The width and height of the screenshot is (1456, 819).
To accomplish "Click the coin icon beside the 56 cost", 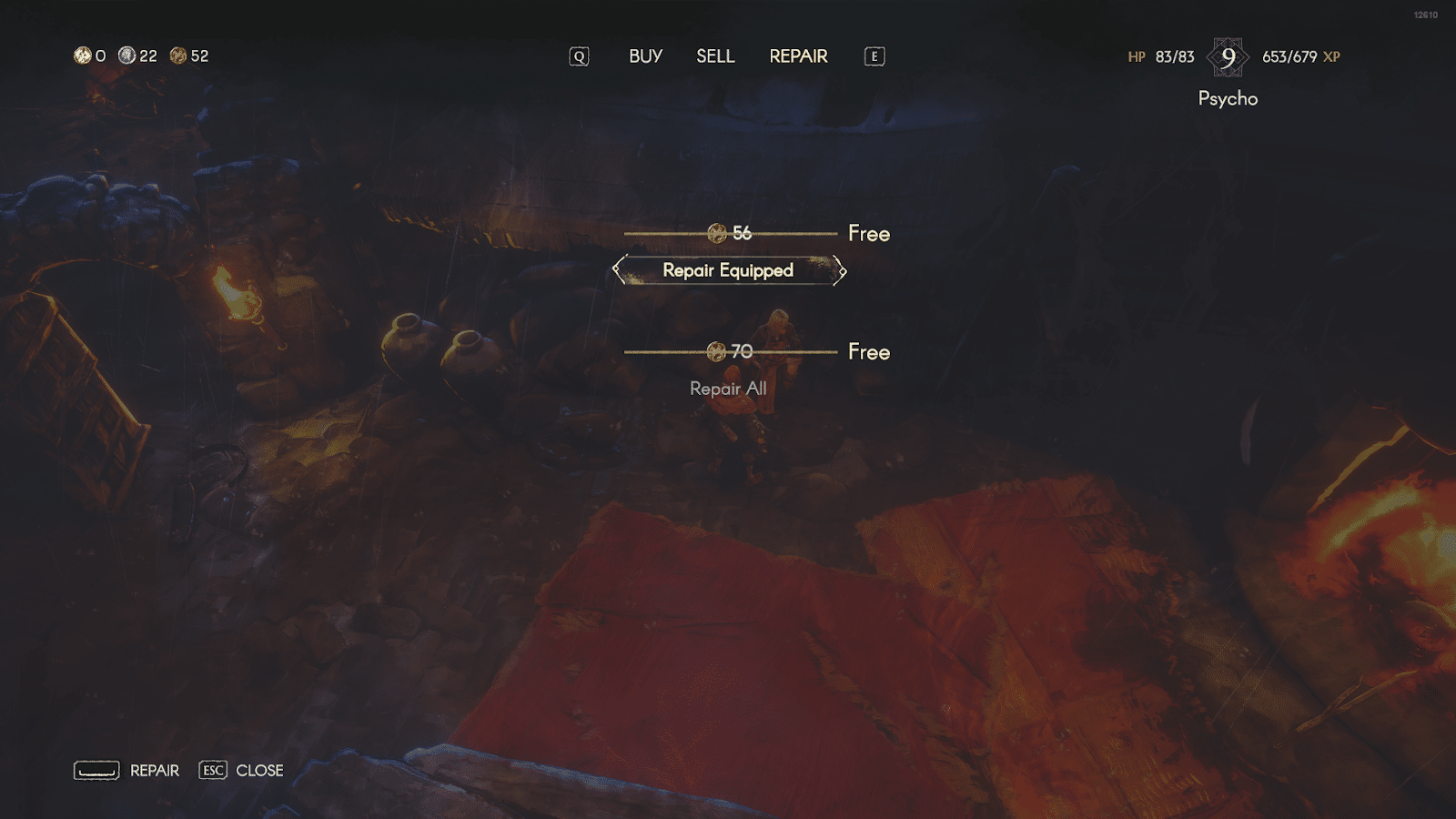I will pos(718,233).
